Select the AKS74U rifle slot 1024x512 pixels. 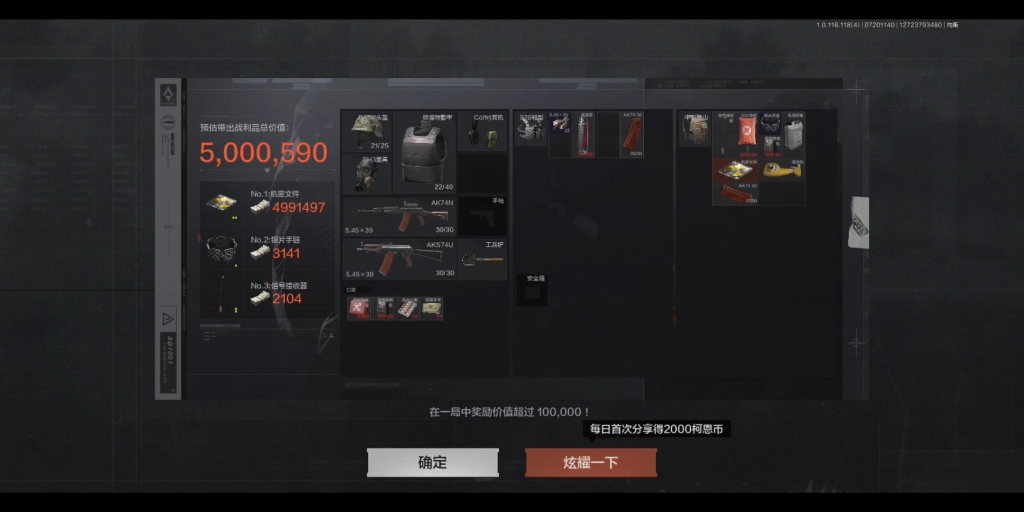[x=399, y=260]
